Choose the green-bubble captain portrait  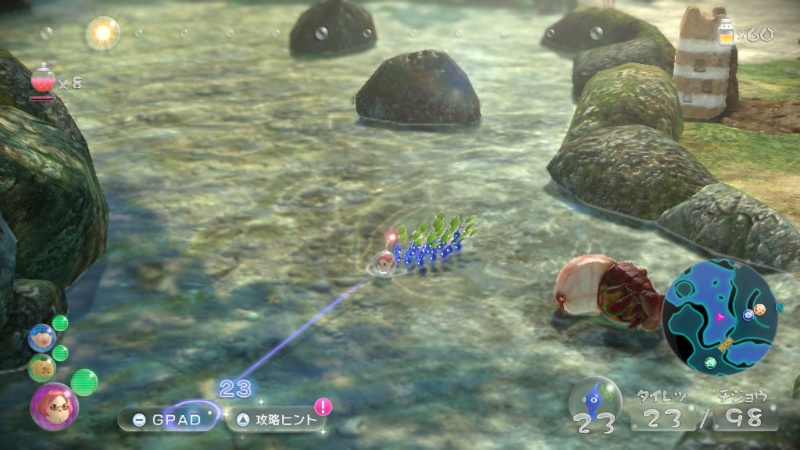click(42, 367)
